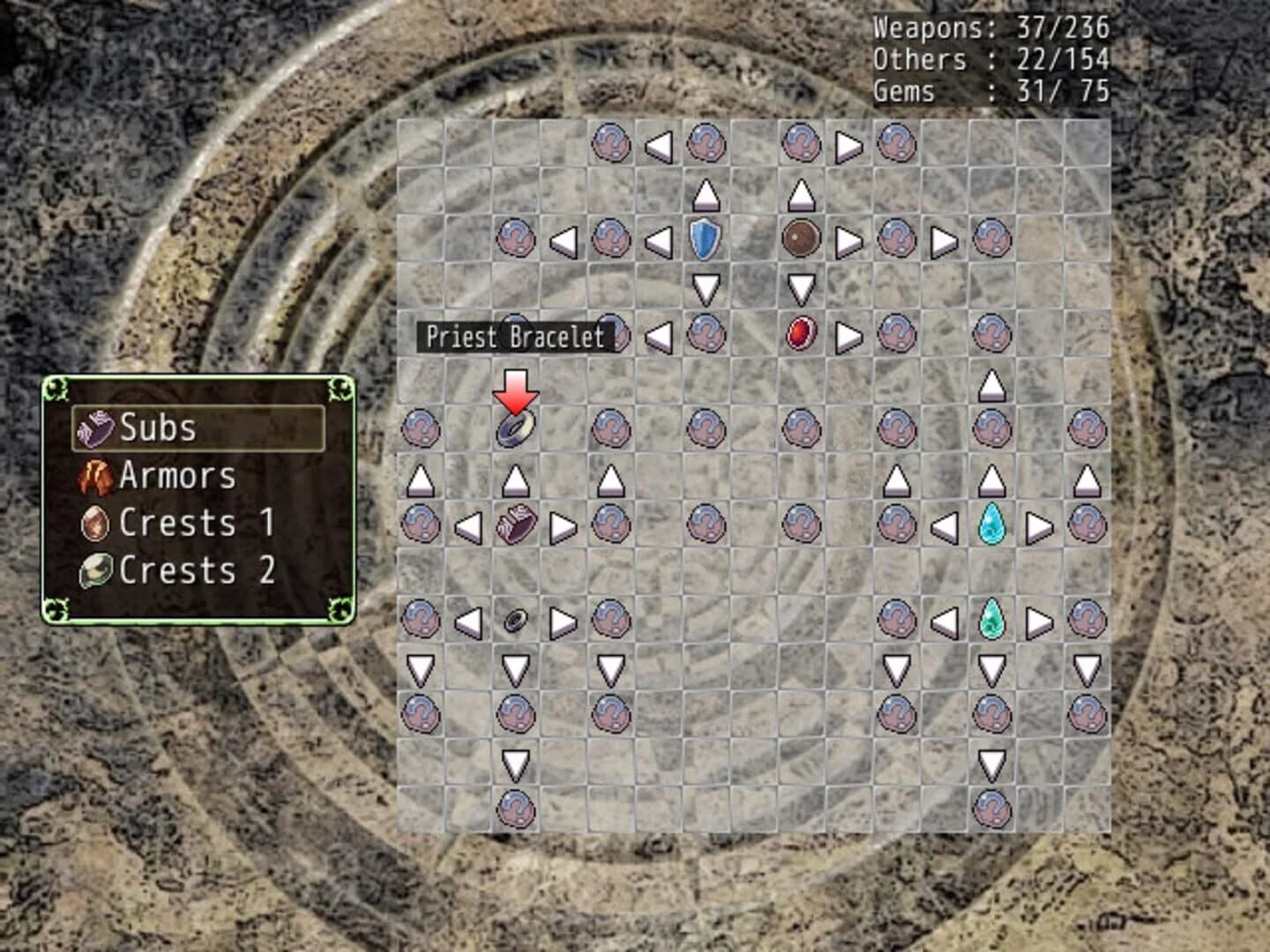This screenshot has height=952, width=1270.
Task: Reveal the question-mark orb in the top row
Action: (610, 144)
